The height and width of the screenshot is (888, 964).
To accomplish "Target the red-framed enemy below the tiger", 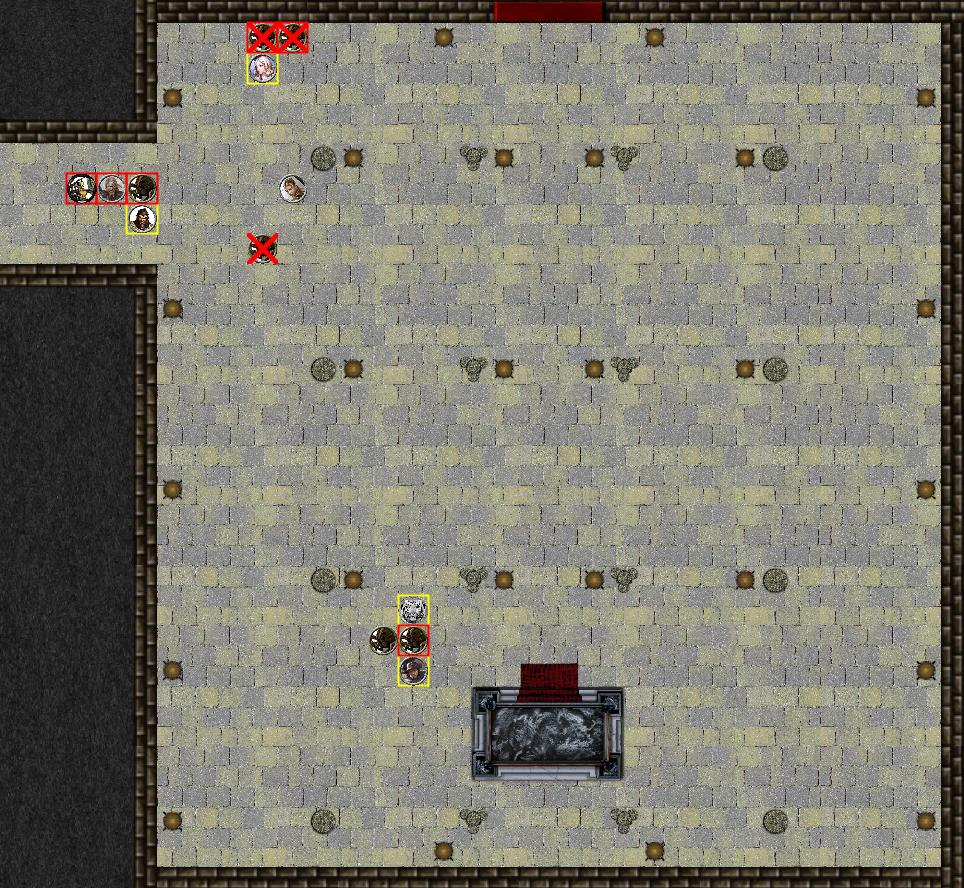I will [x=413, y=640].
